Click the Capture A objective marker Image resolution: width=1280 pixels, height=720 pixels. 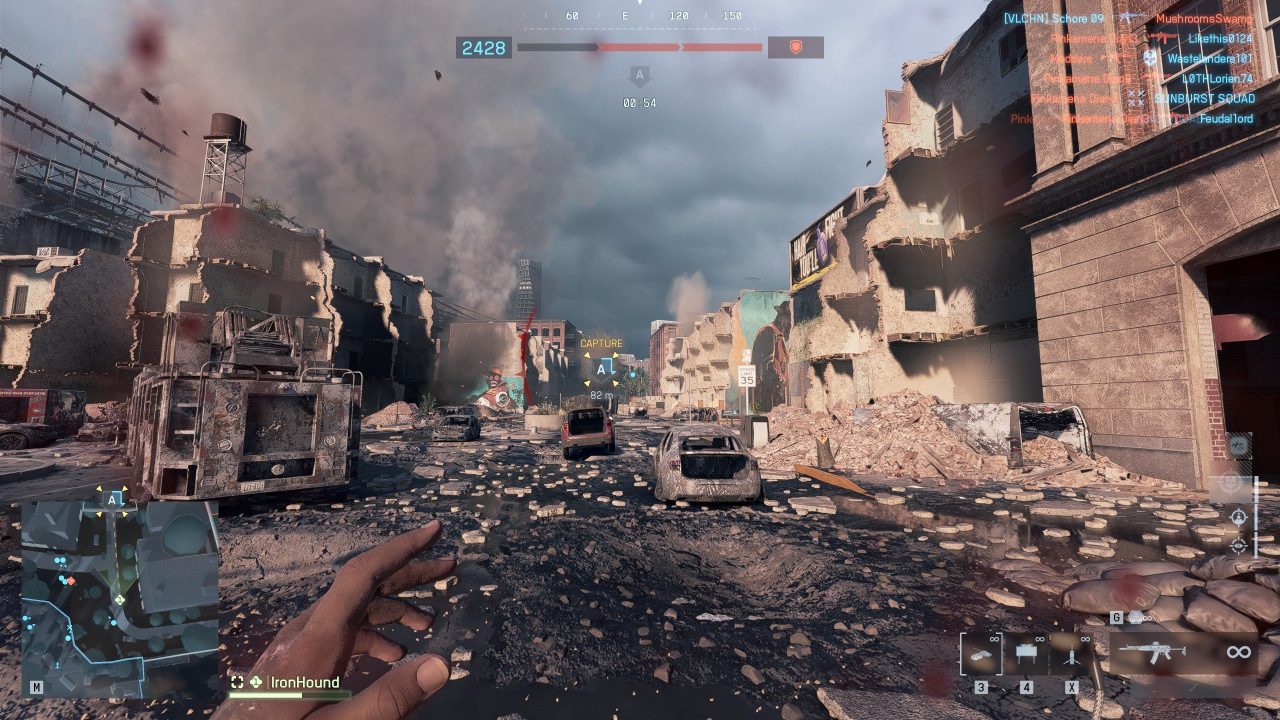click(601, 369)
